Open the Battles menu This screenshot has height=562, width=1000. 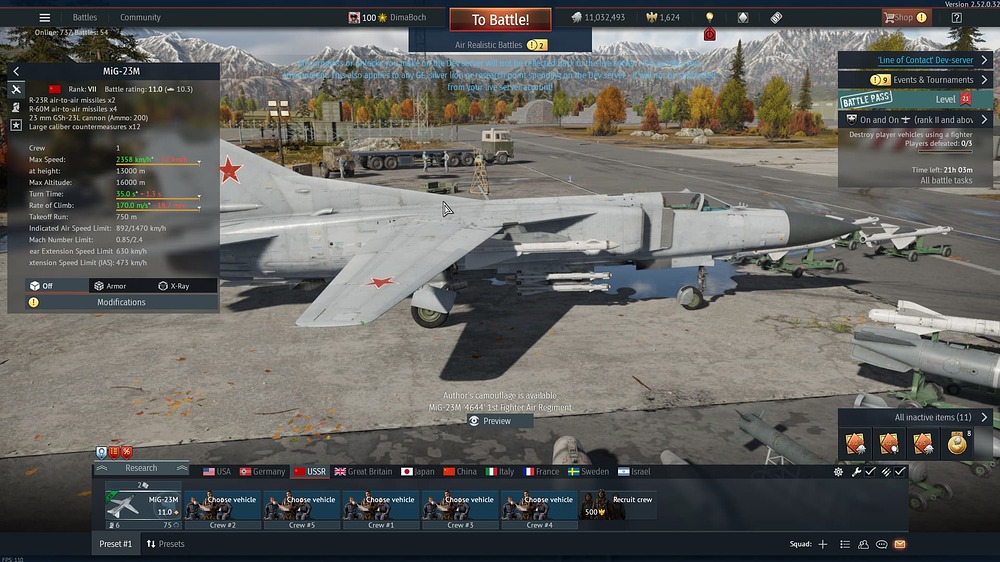(x=85, y=17)
